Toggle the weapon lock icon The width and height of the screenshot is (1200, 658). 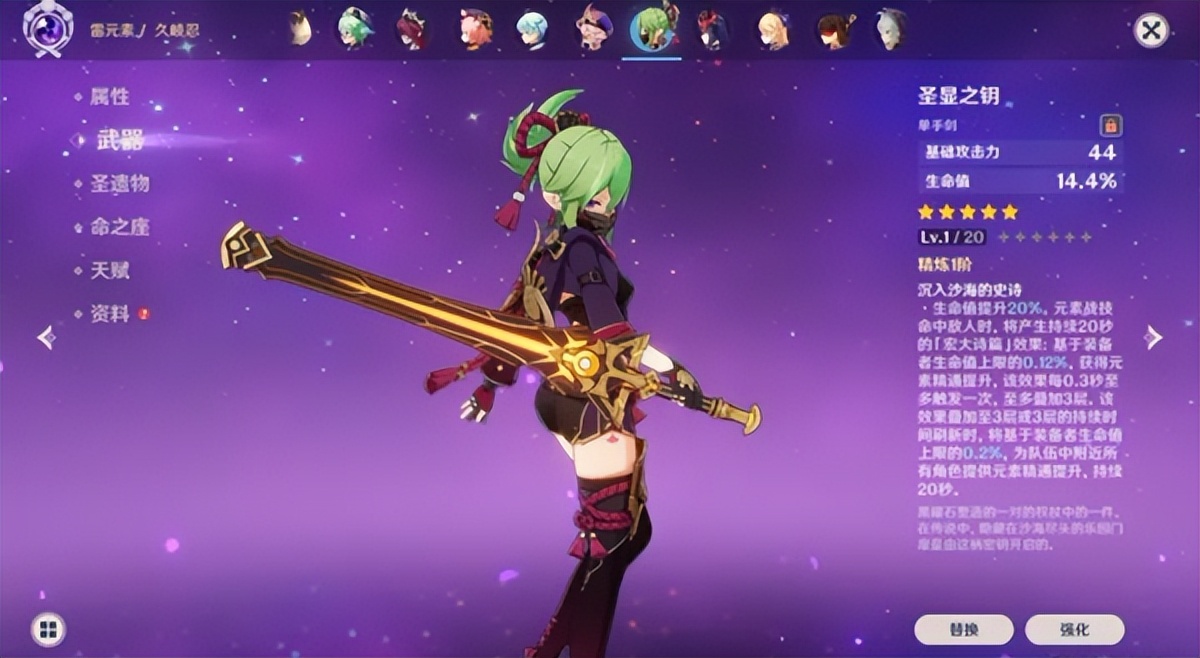click(1110, 125)
